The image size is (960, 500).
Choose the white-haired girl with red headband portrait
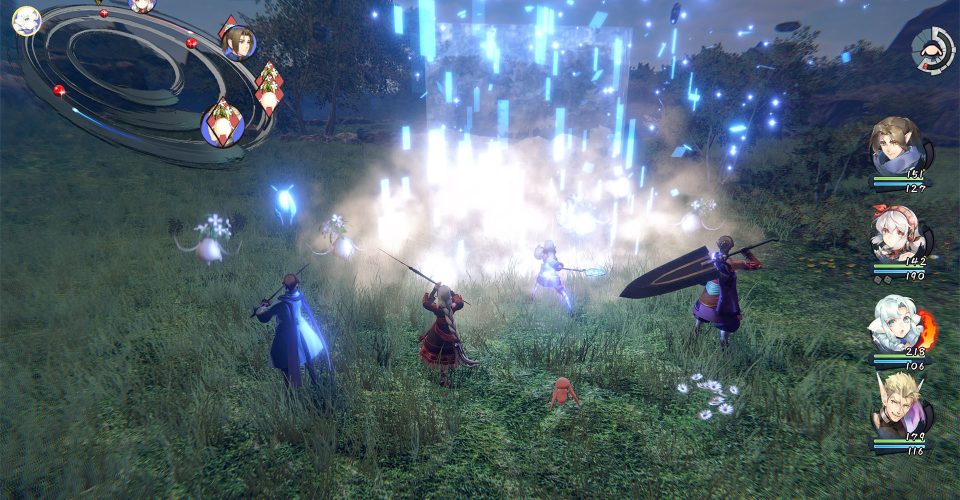(894, 237)
